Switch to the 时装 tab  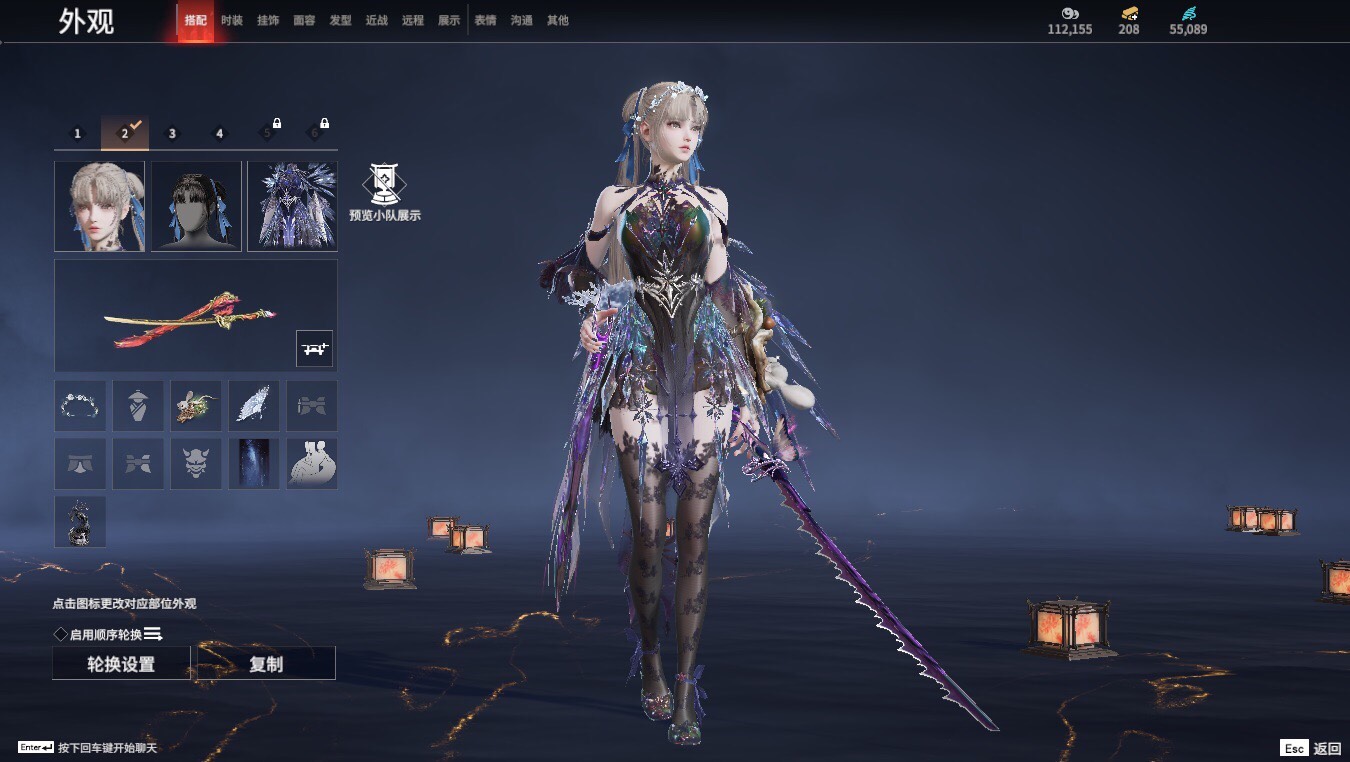(x=232, y=20)
